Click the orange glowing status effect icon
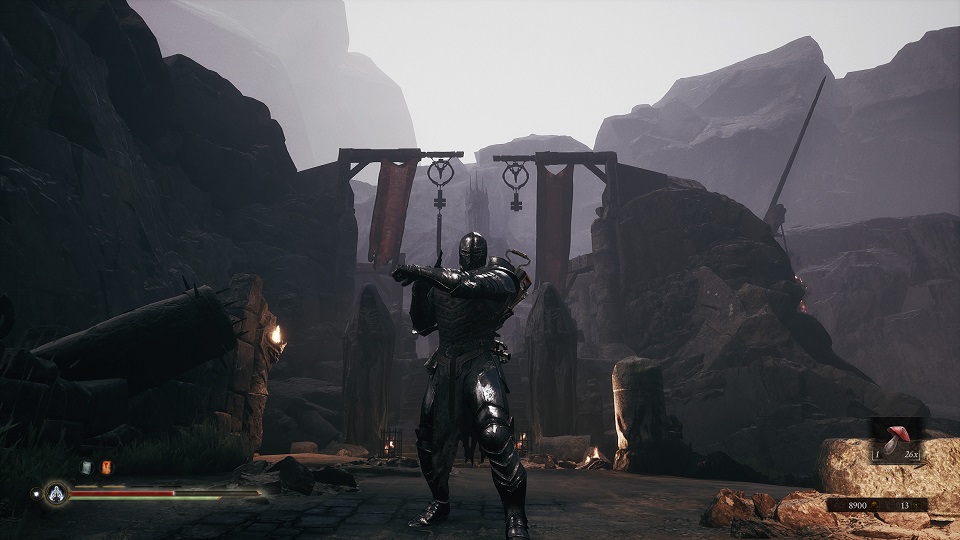 tap(106, 467)
